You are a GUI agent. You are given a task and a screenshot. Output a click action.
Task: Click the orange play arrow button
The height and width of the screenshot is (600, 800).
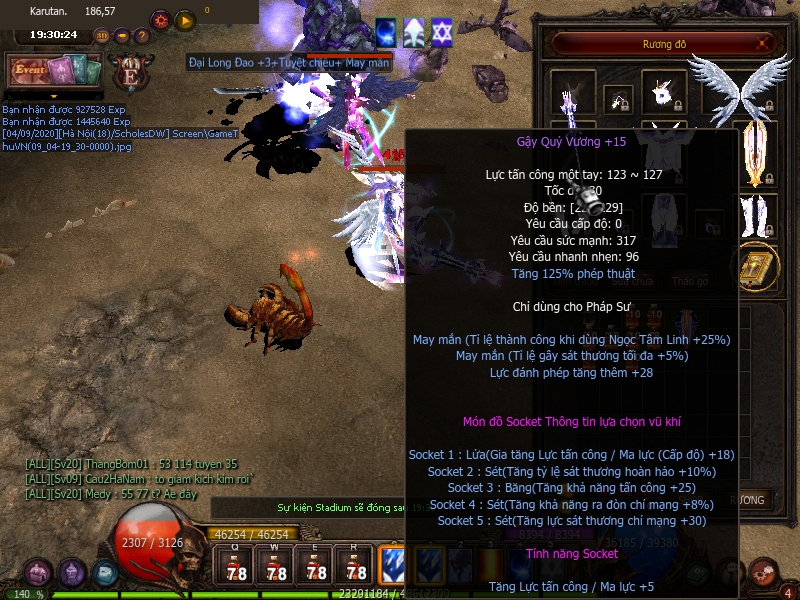pos(185,20)
